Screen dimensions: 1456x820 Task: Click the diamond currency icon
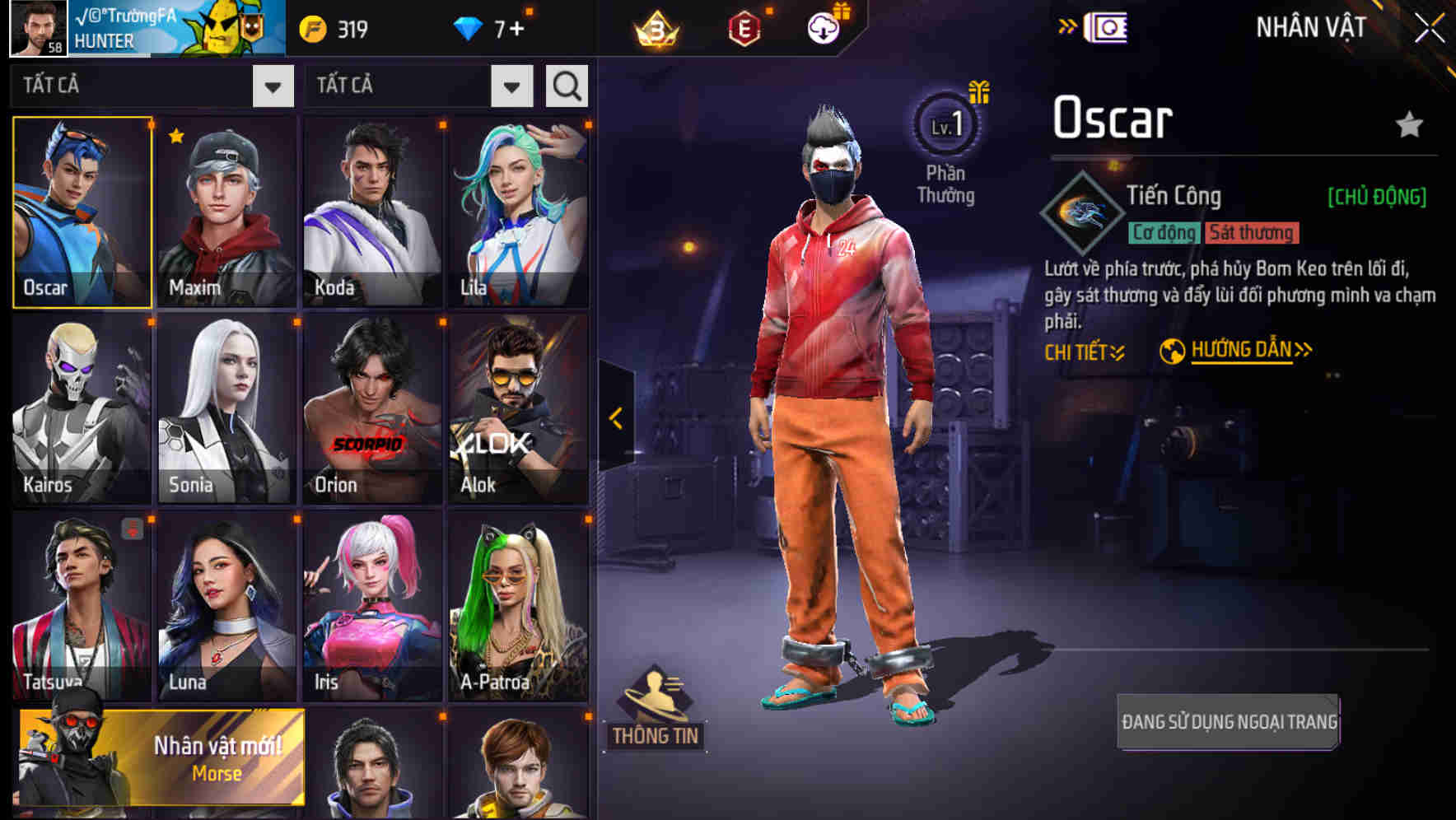pyautogui.click(x=469, y=27)
